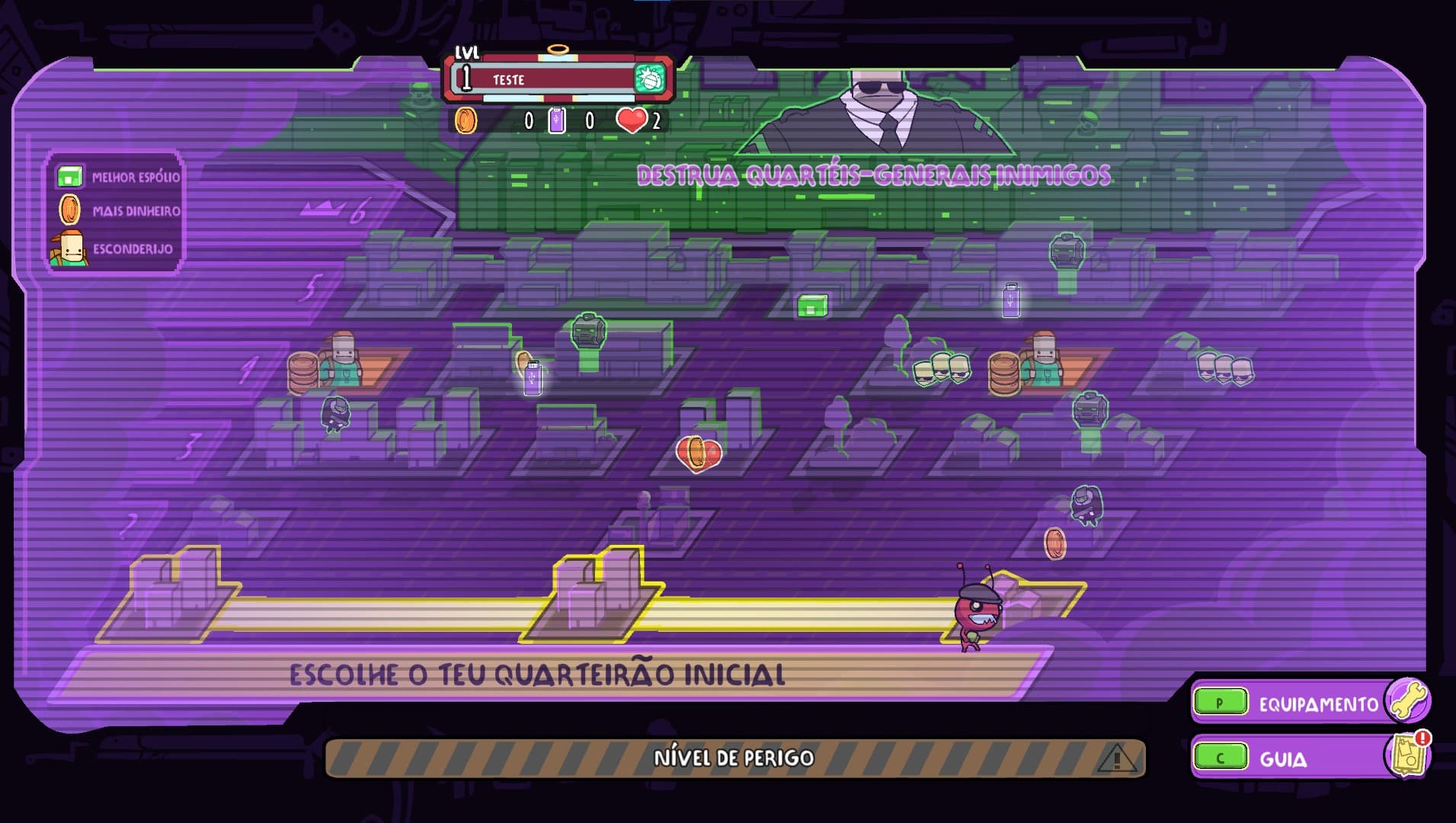
Task: Click the green bomb icon on the TESTE bar
Action: pyautogui.click(x=649, y=78)
